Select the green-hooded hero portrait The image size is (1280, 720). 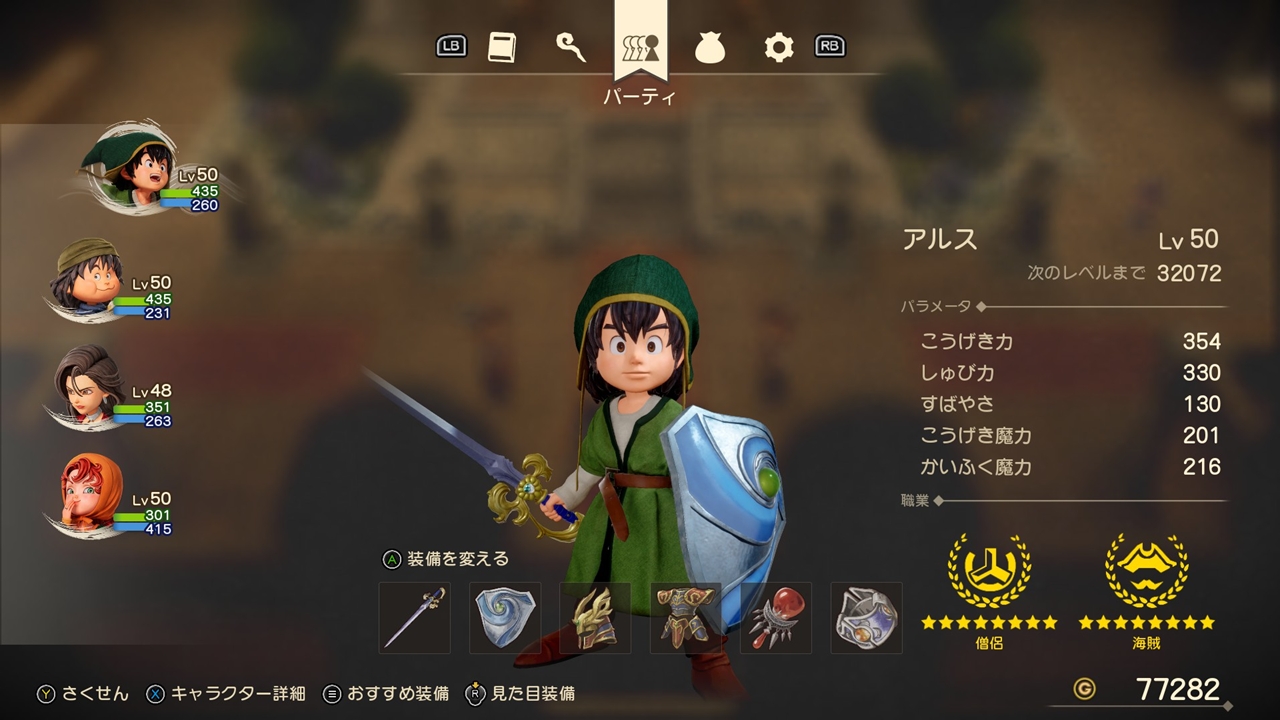pos(128,167)
